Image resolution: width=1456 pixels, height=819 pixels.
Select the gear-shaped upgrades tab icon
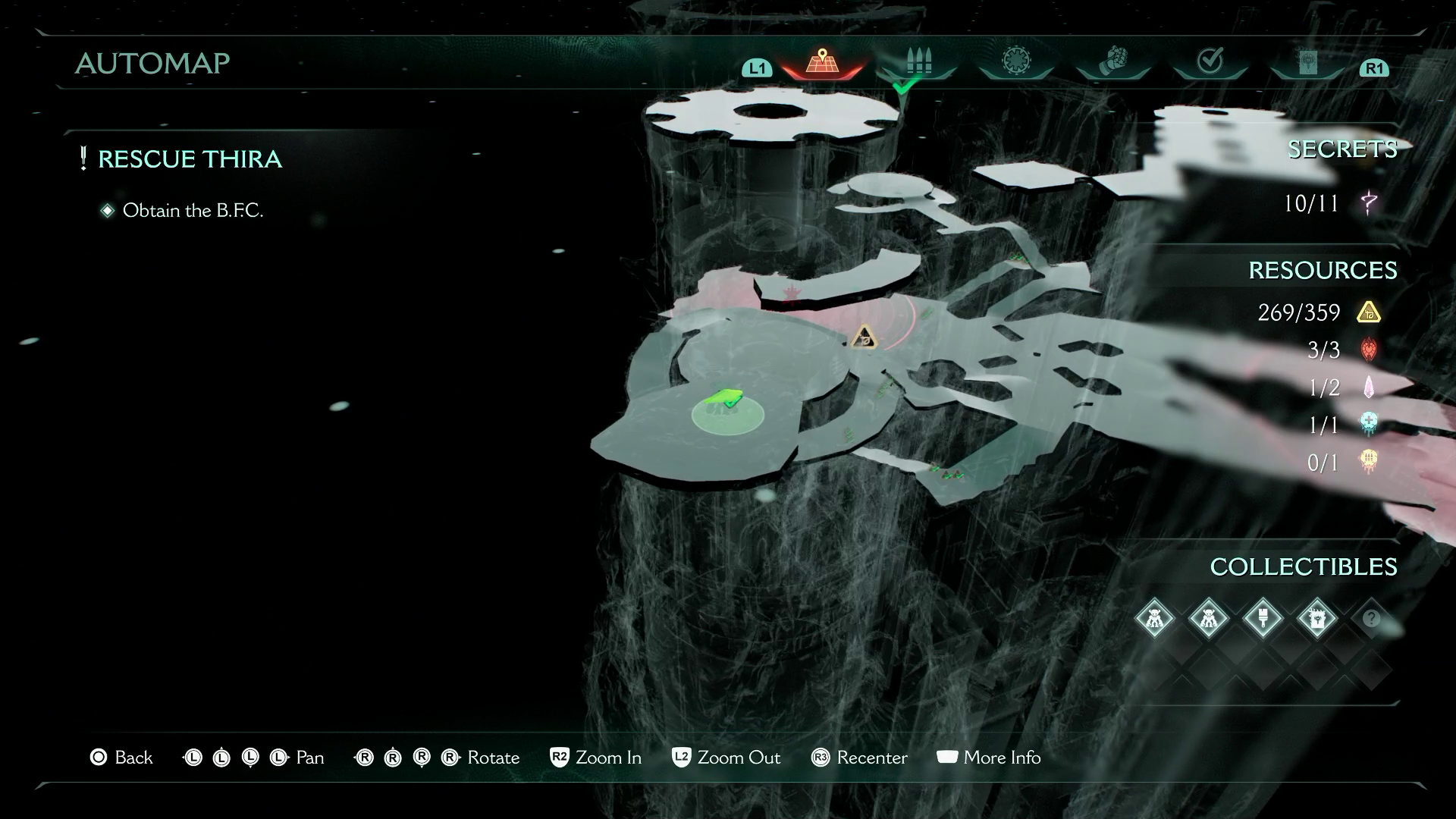click(1016, 61)
